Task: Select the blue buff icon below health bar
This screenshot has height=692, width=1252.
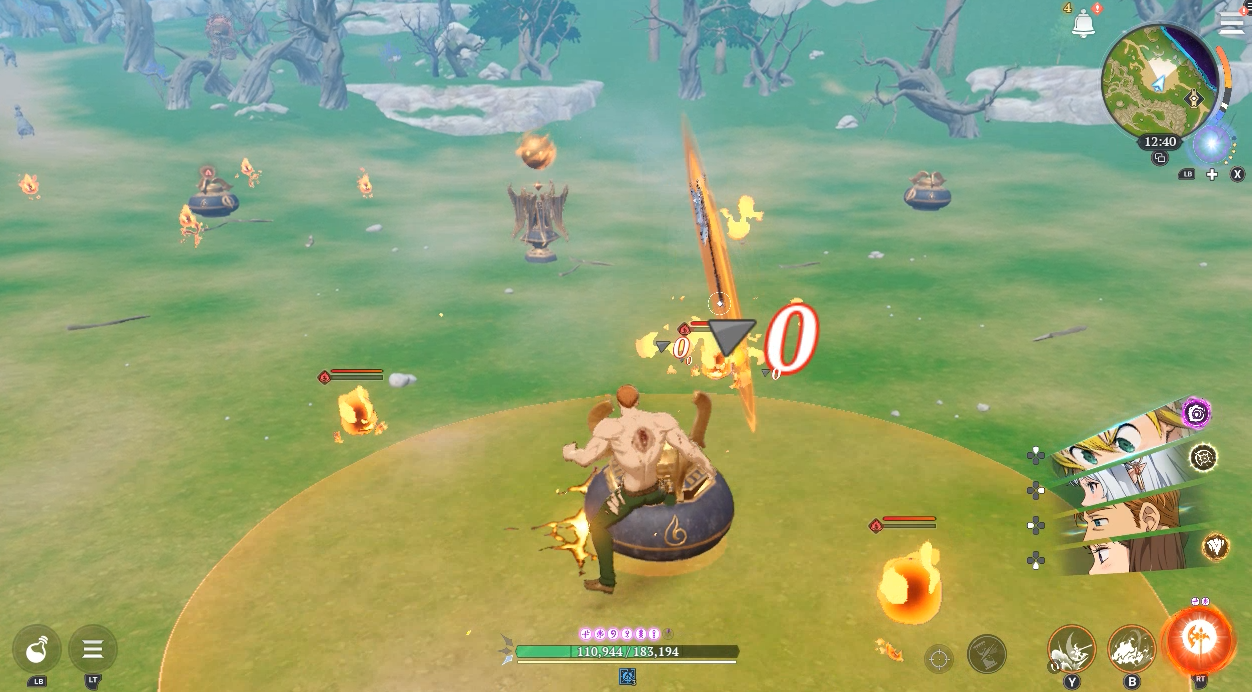Action: 627,677
